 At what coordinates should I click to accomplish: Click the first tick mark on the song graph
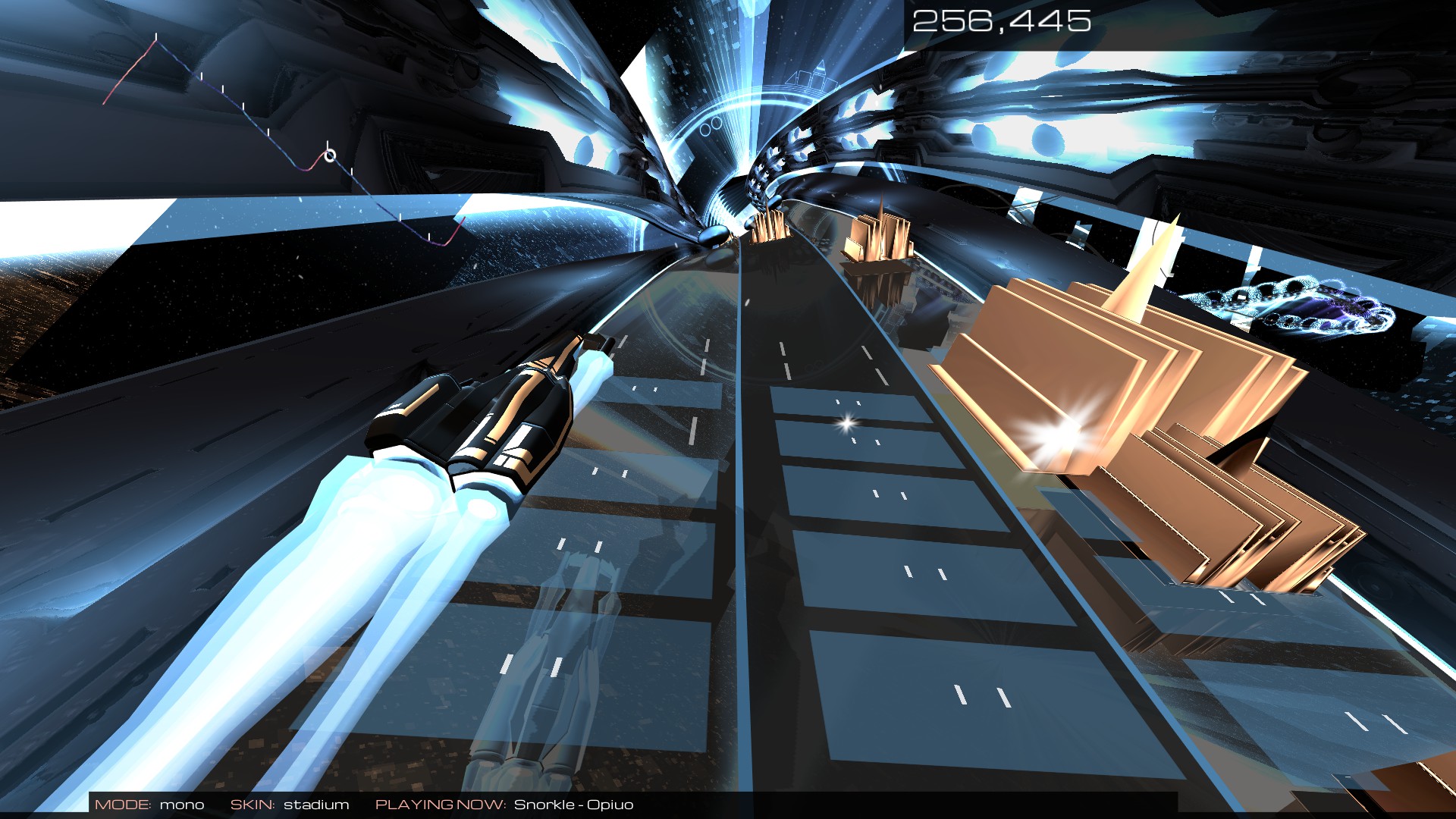156,37
